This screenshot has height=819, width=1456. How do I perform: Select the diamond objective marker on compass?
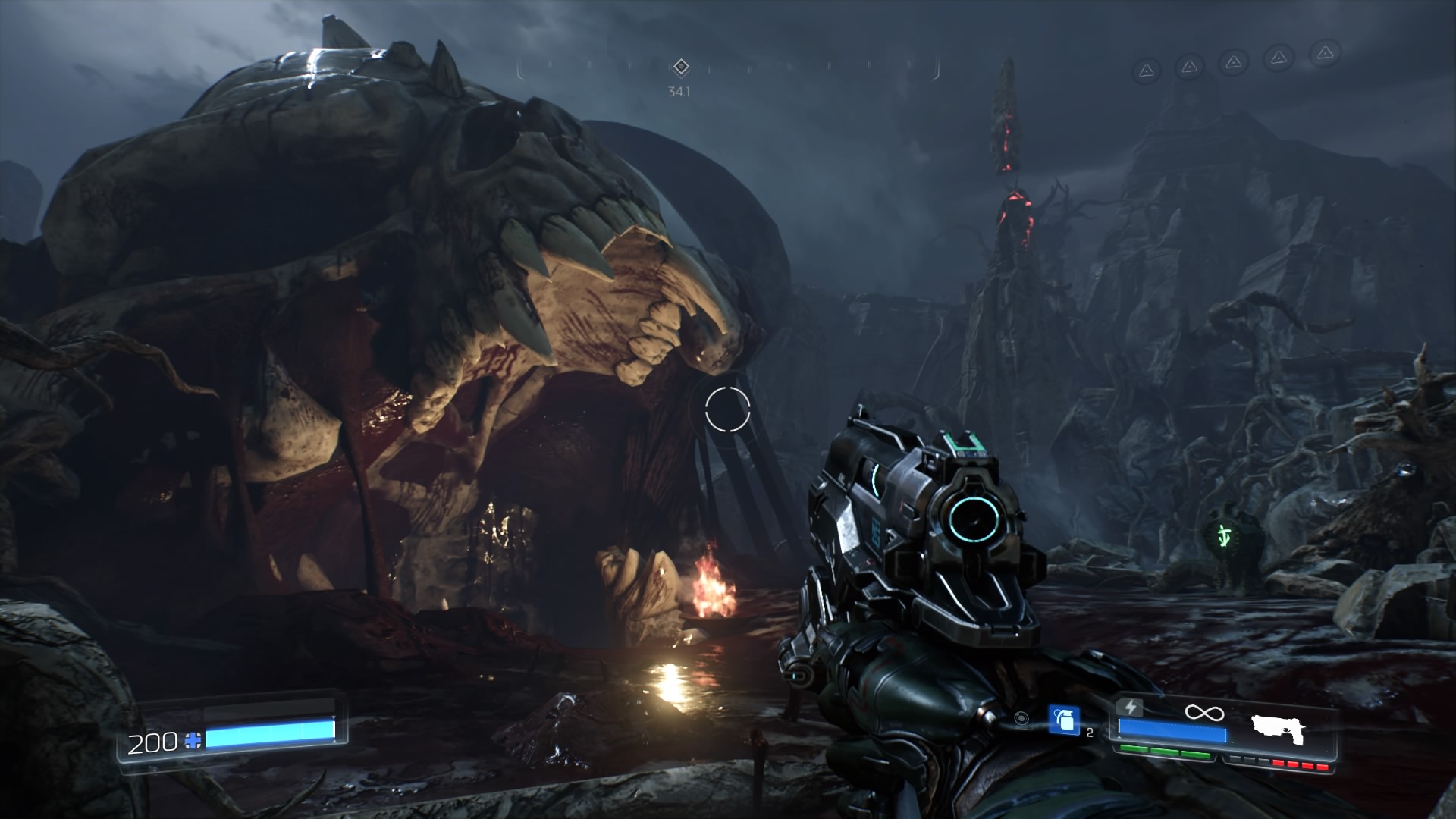(x=681, y=67)
